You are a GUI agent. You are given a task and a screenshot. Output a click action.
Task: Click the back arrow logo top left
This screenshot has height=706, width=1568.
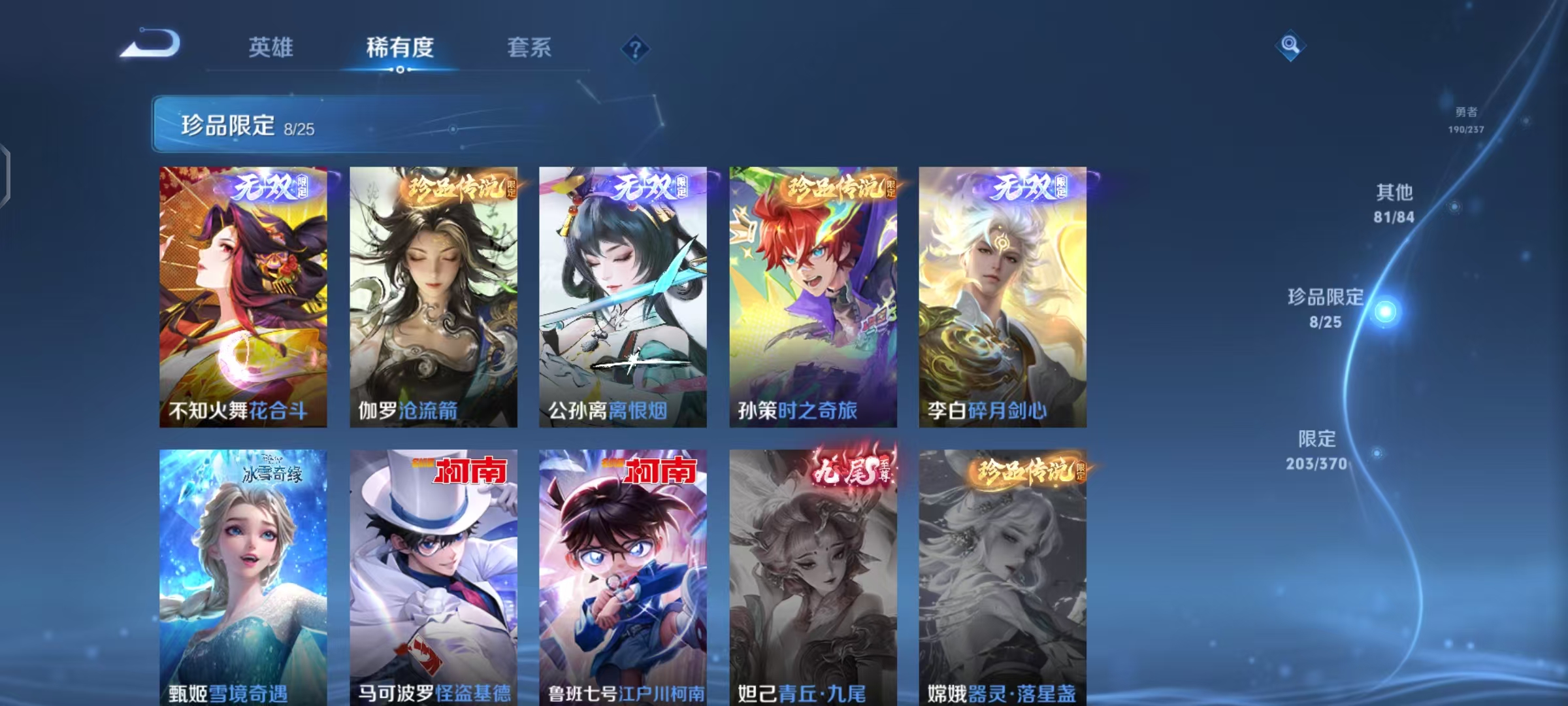(x=148, y=44)
